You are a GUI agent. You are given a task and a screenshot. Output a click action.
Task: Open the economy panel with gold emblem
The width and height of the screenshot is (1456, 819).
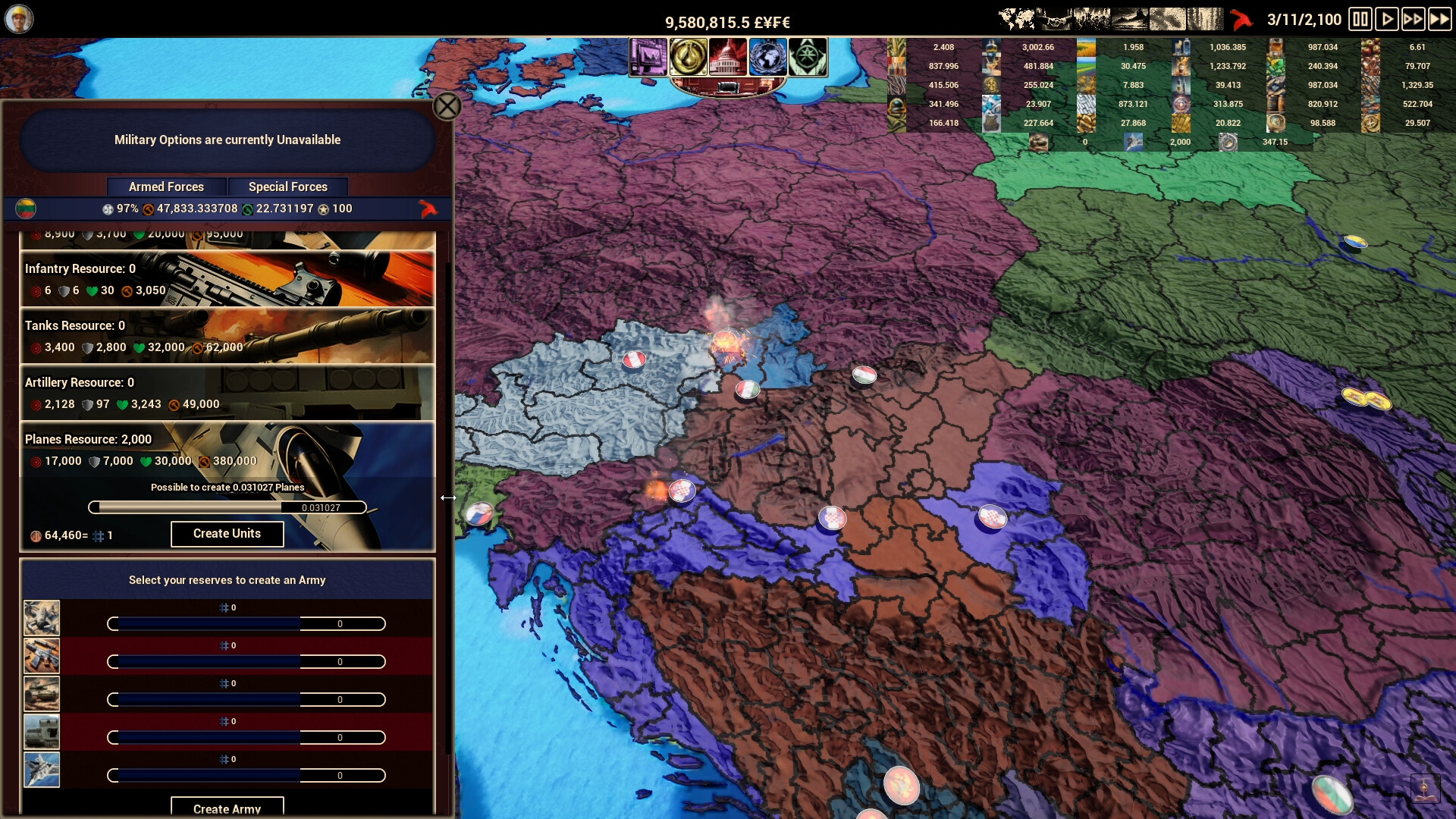tap(687, 57)
